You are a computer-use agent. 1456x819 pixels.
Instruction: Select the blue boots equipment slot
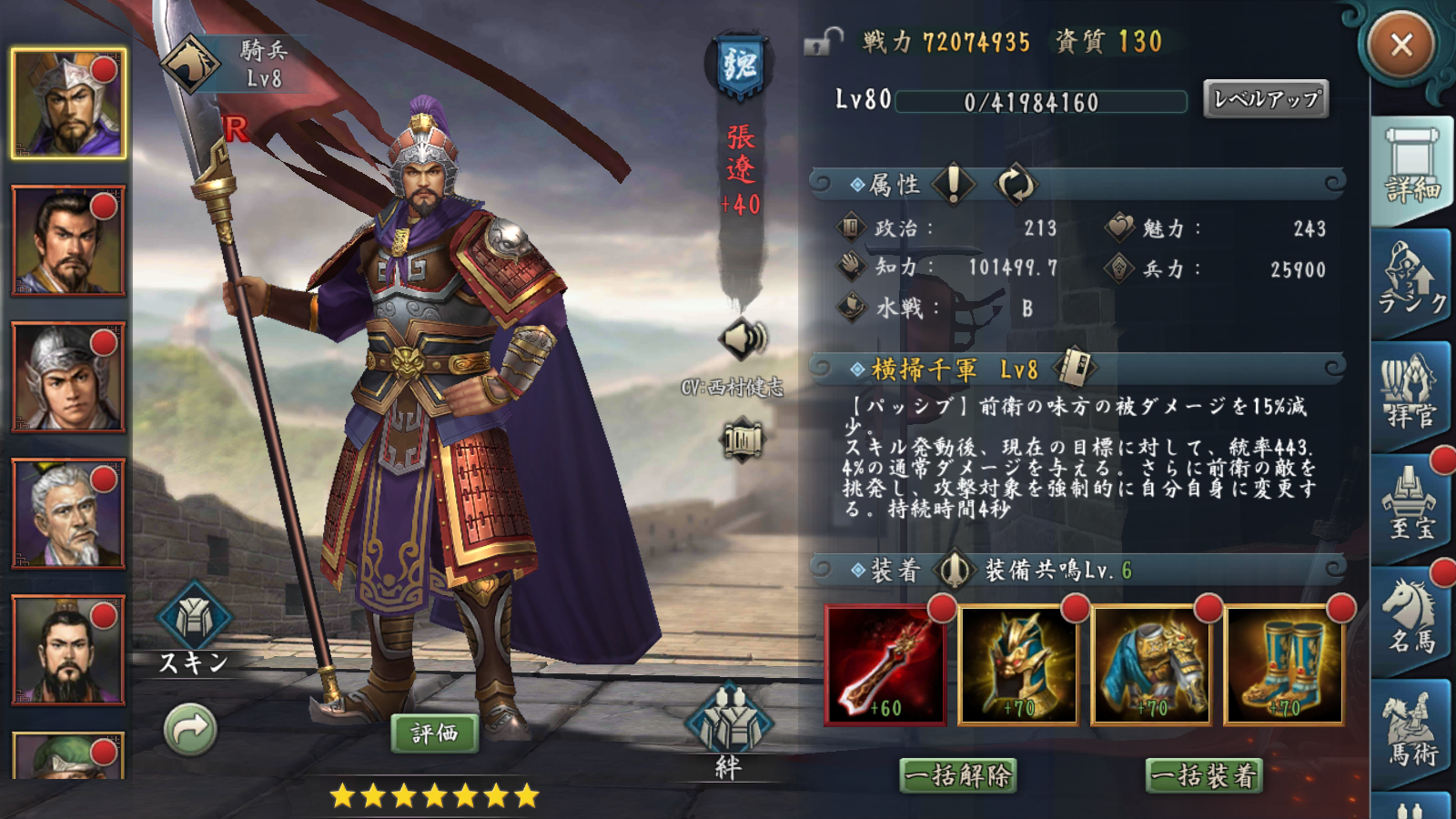pos(1284,665)
